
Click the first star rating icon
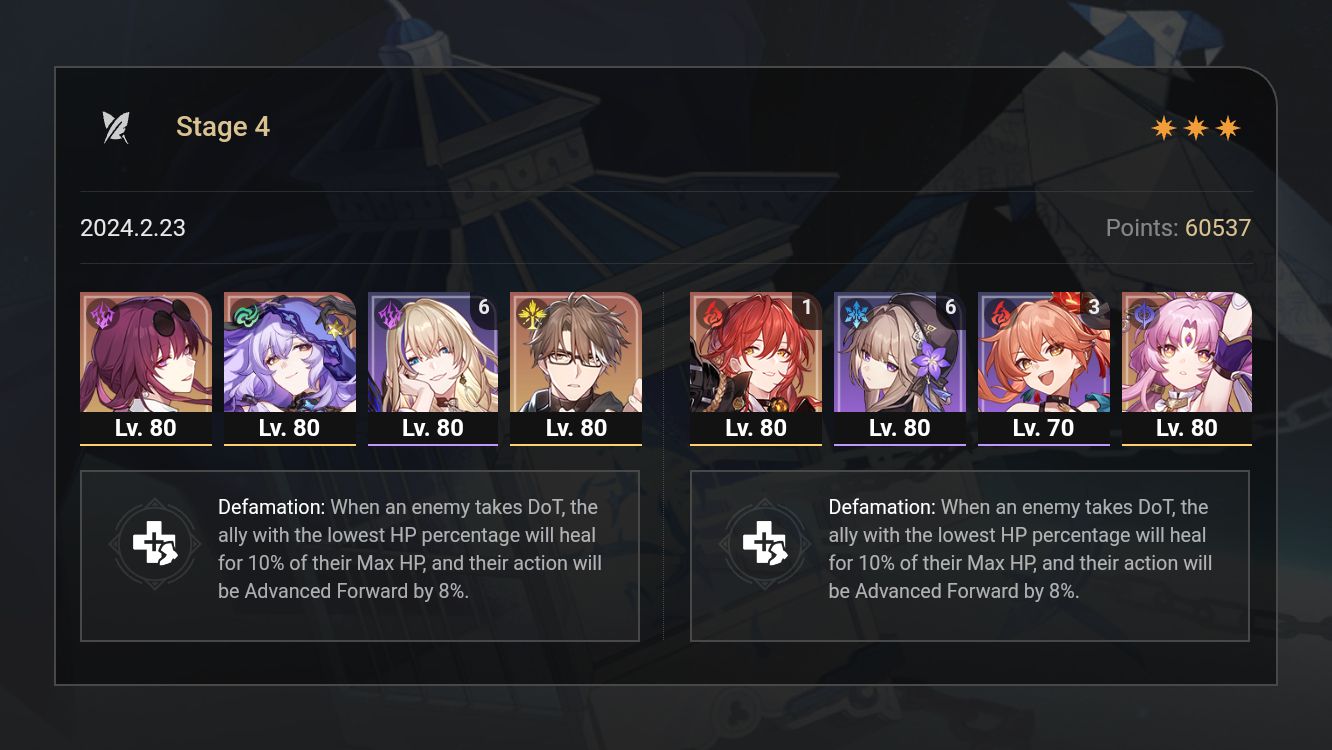tap(1163, 127)
